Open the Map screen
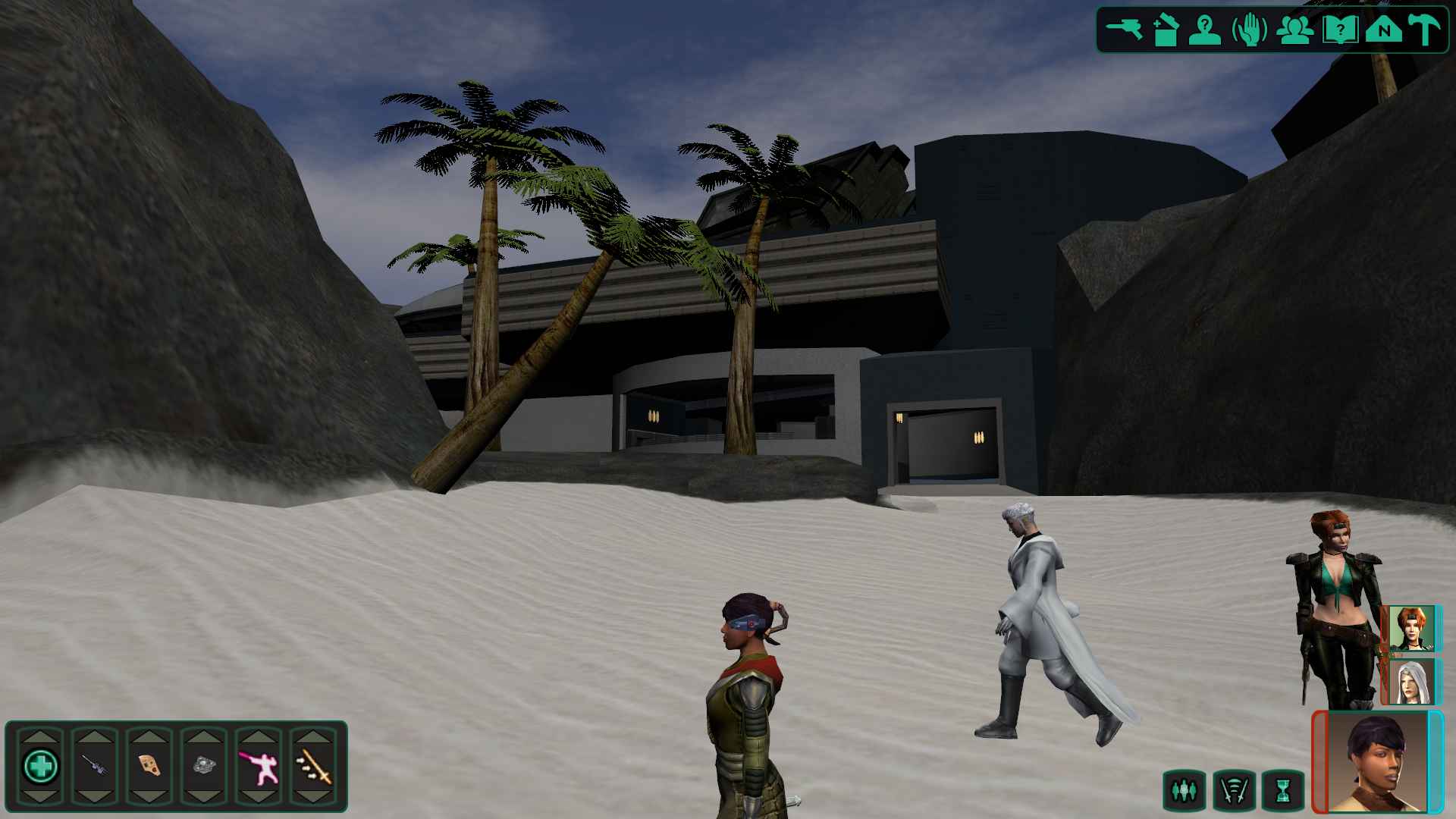 pos(1384,28)
